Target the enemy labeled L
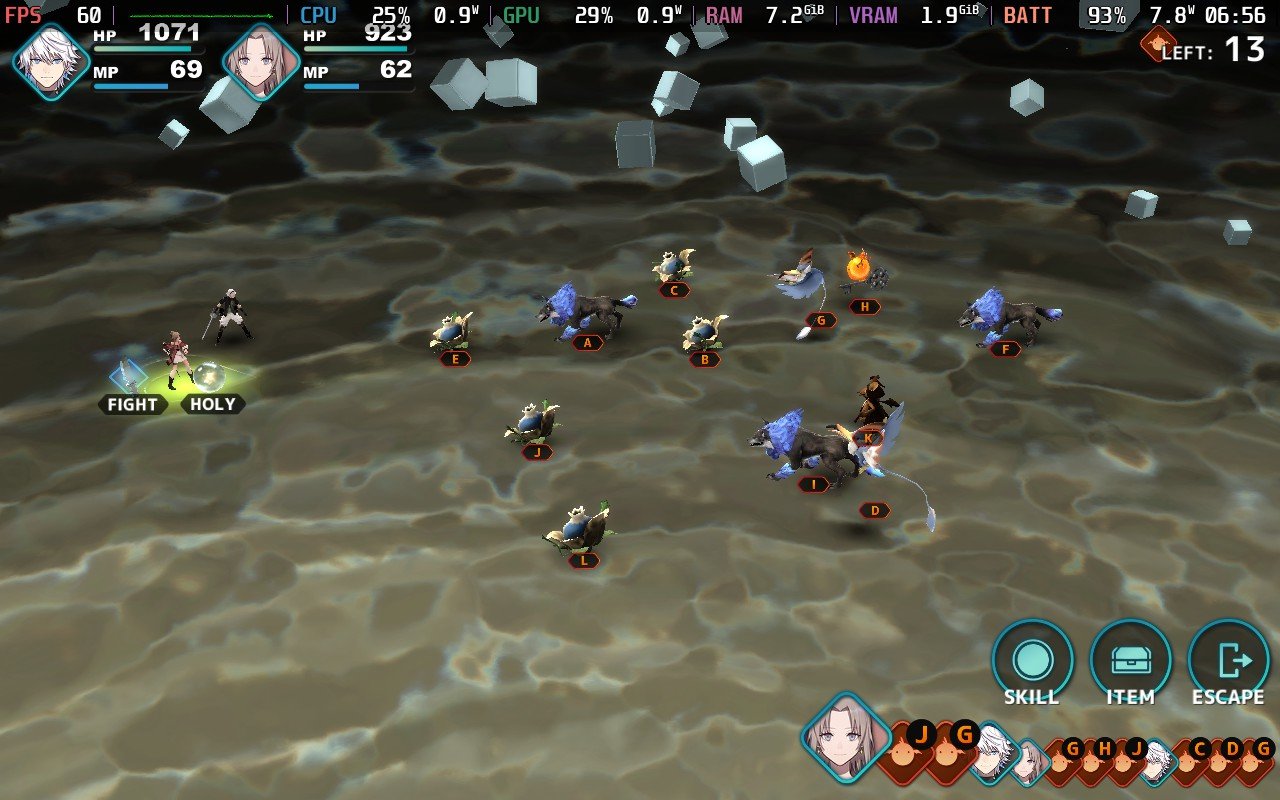Image resolution: width=1280 pixels, height=800 pixels. (x=580, y=528)
